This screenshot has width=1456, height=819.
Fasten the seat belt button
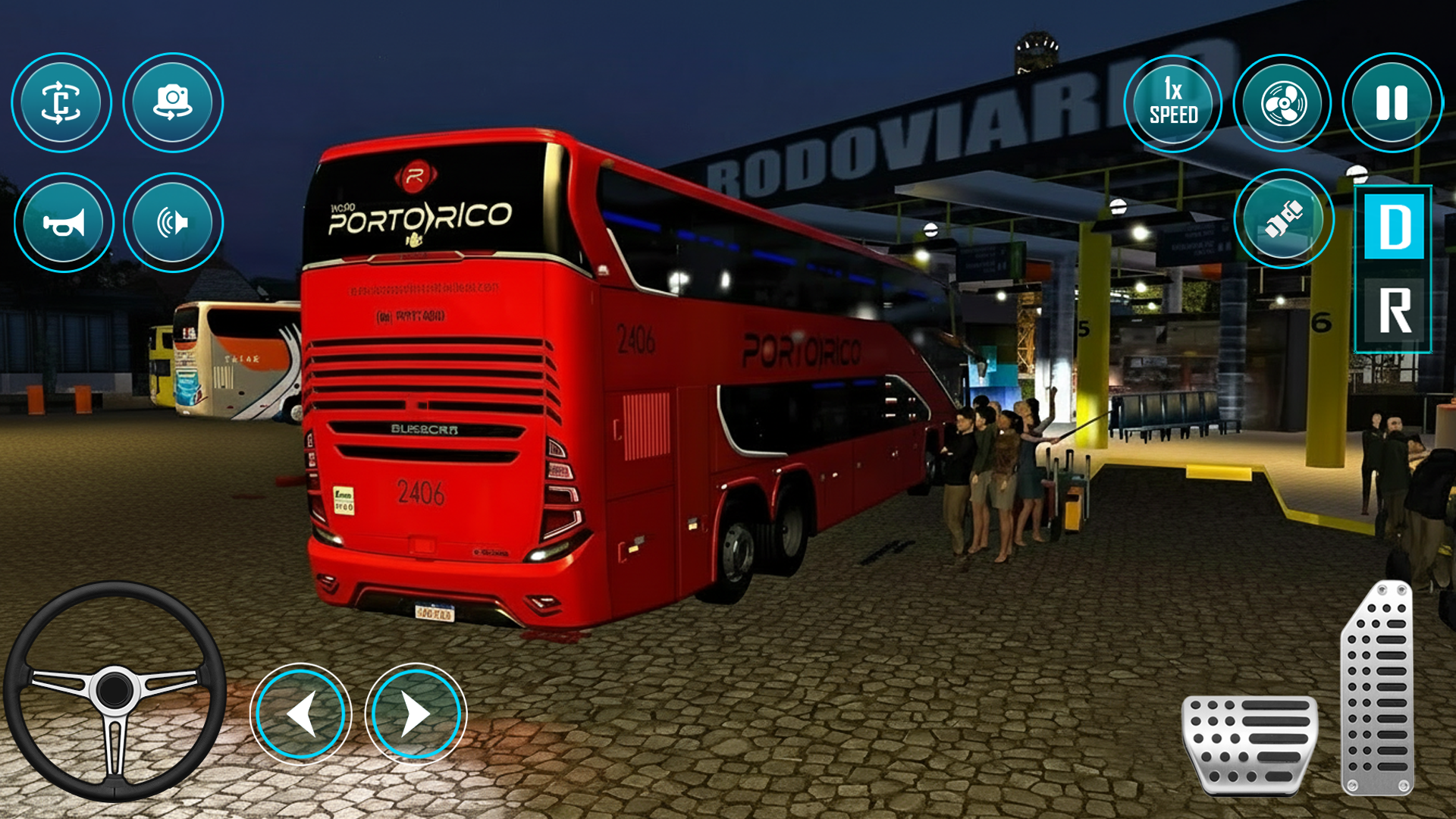point(1283,219)
